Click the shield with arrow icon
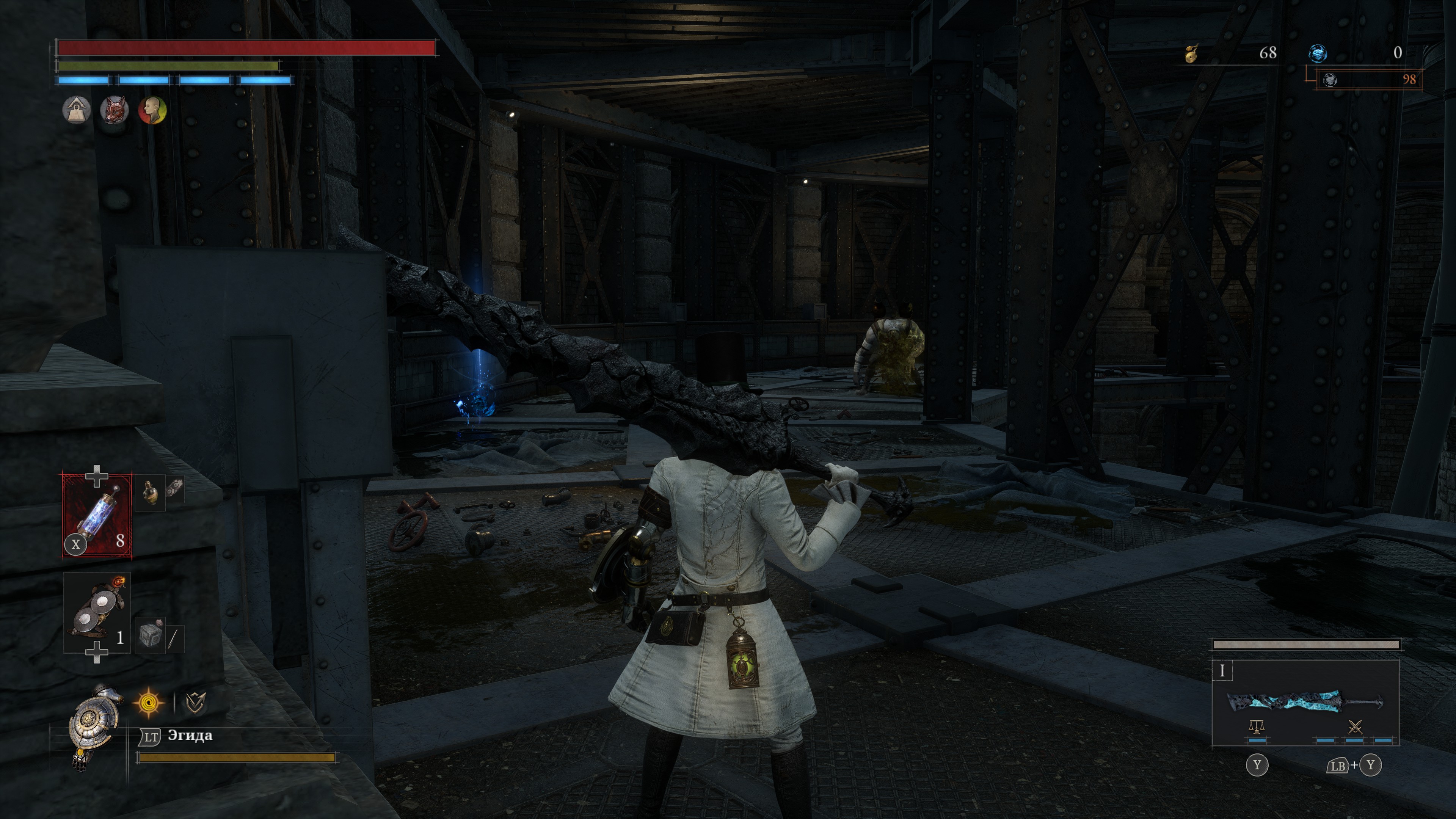1456x819 pixels. point(195,703)
